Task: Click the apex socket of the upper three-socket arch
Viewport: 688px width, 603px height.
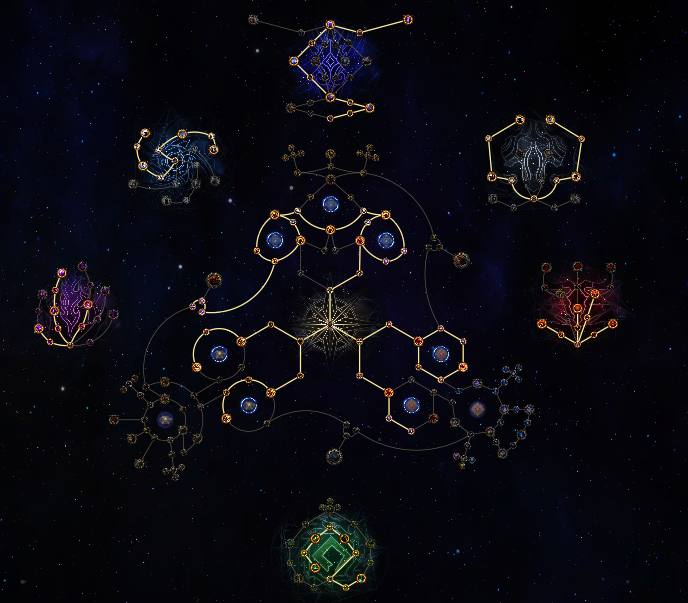Action: tap(331, 205)
